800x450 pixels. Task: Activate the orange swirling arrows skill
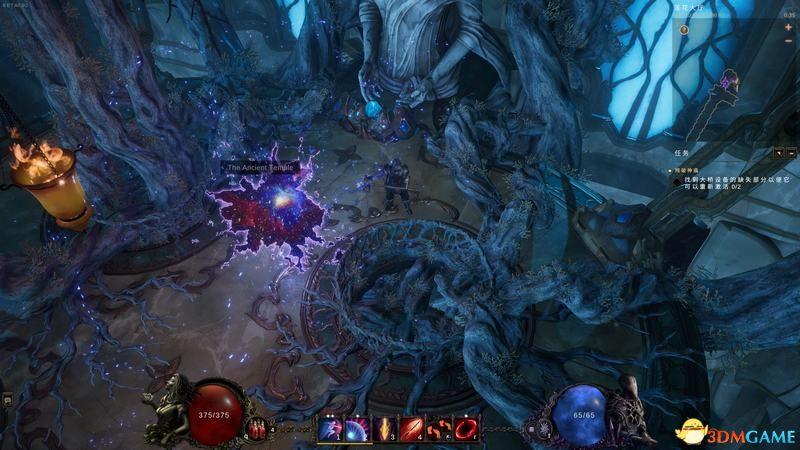tap(438, 430)
